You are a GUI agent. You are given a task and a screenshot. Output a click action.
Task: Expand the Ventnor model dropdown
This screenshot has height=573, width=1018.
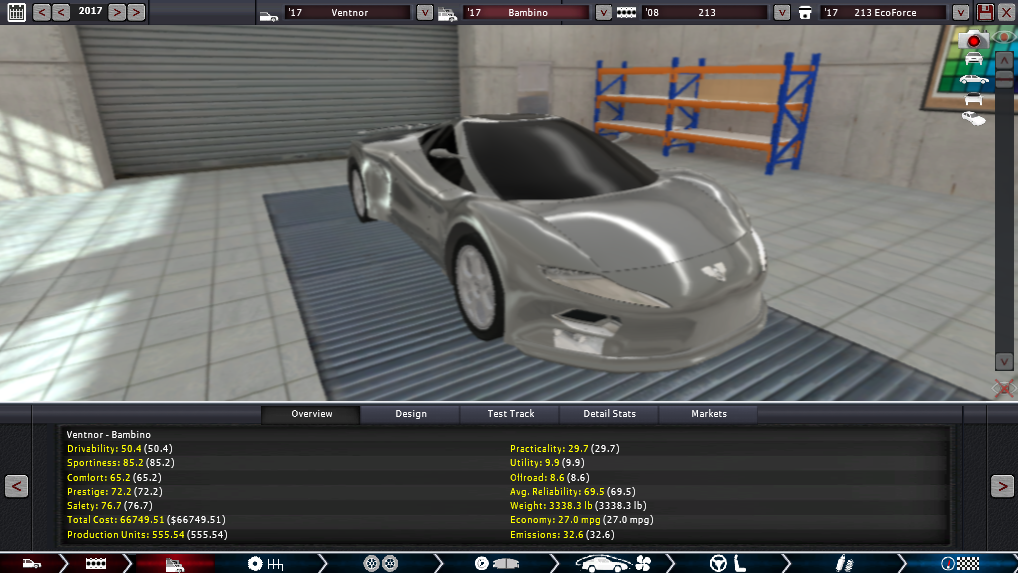425,13
